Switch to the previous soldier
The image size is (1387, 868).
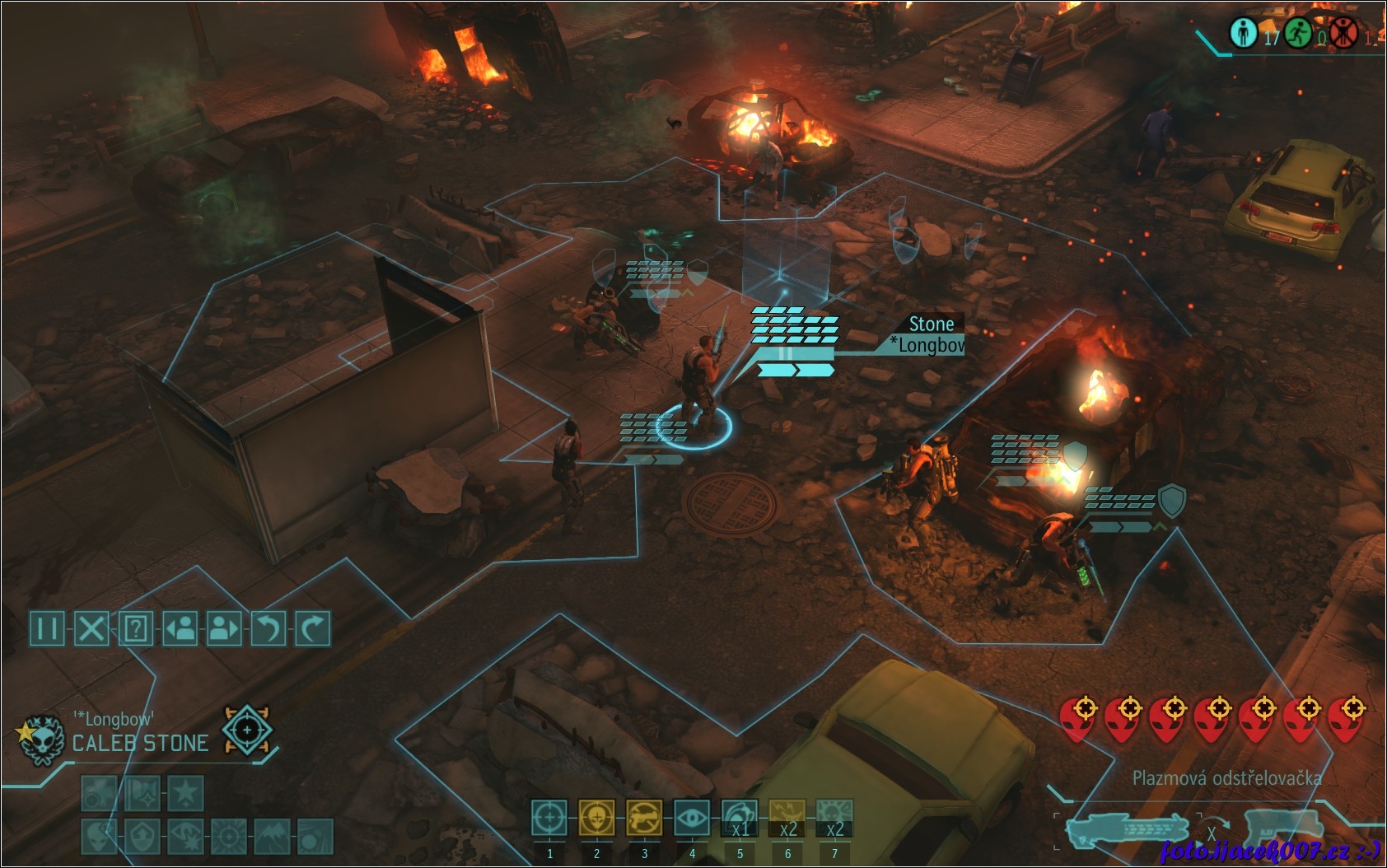tap(180, 628)
